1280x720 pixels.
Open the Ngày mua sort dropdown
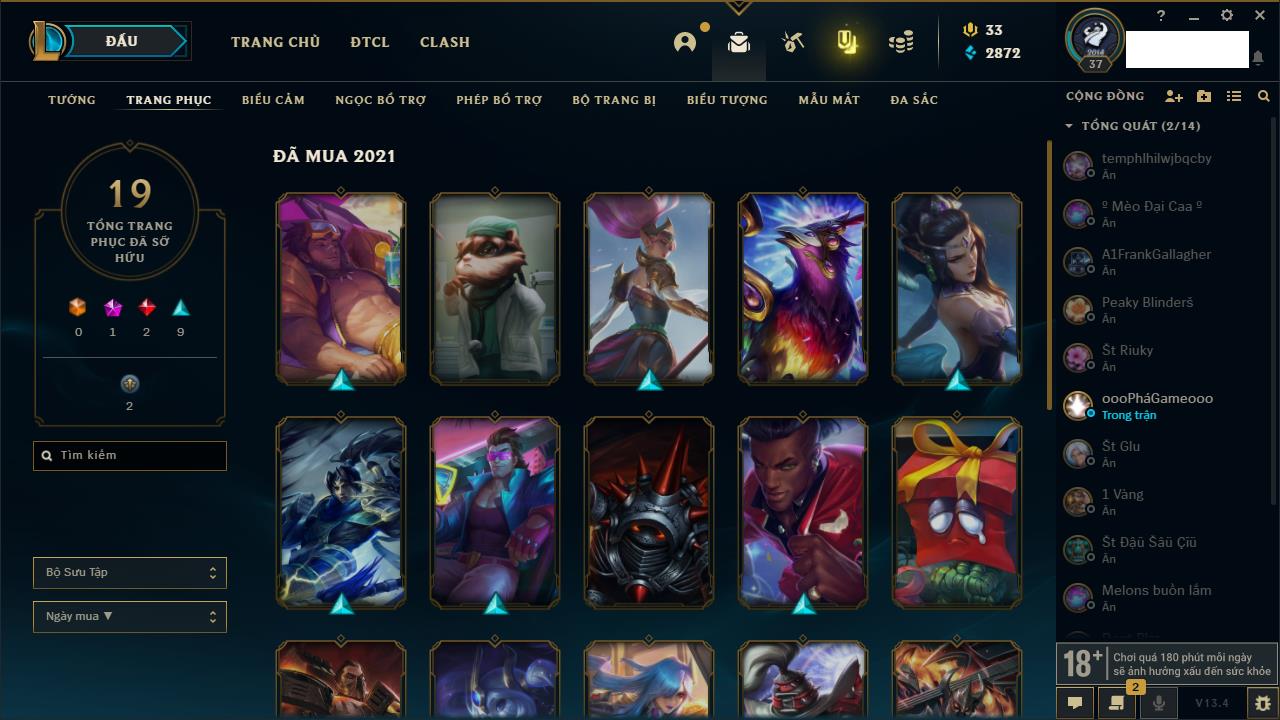(130, 617)
